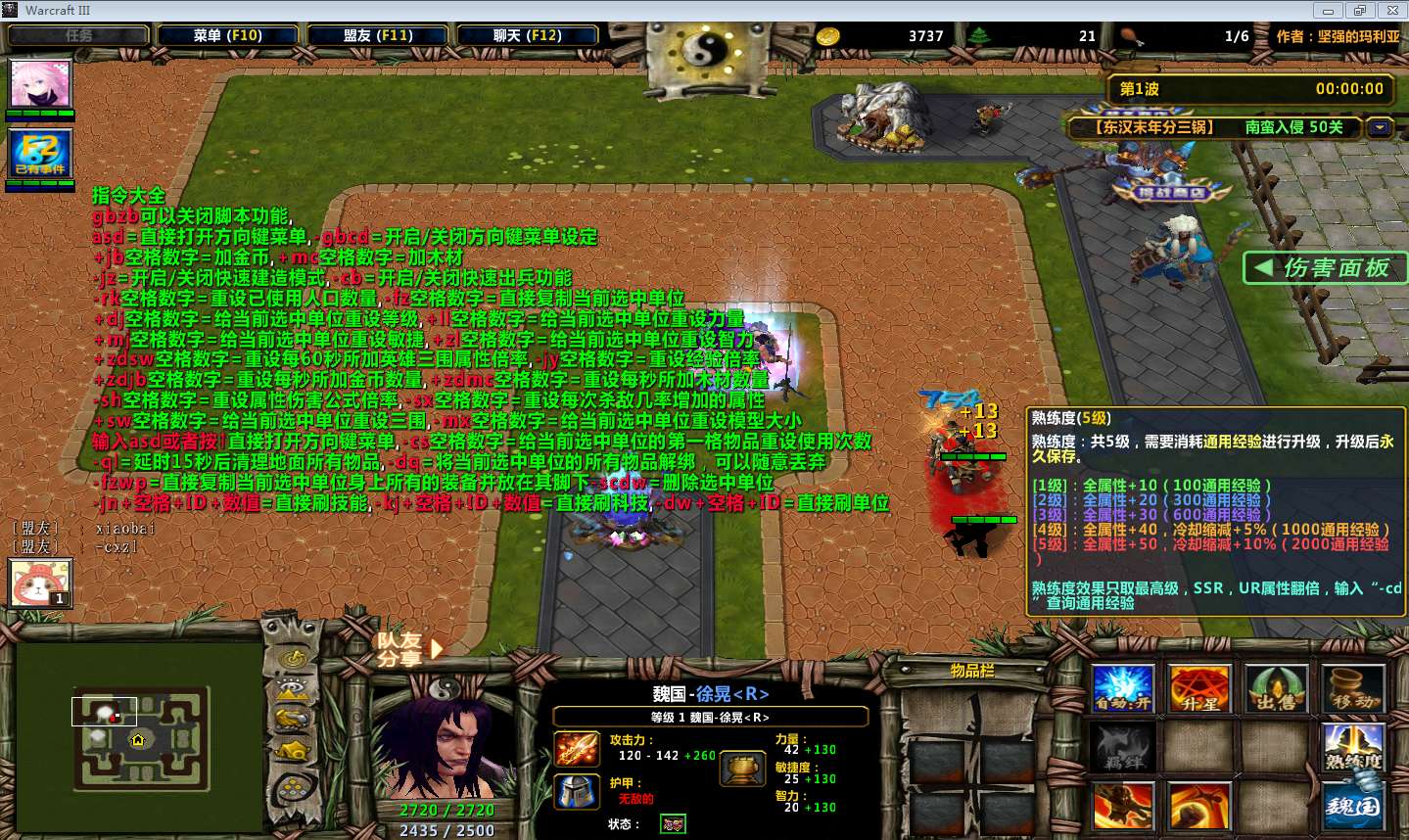
Task: Select the 移动 move icon
Action: (x=1355, y=688)
